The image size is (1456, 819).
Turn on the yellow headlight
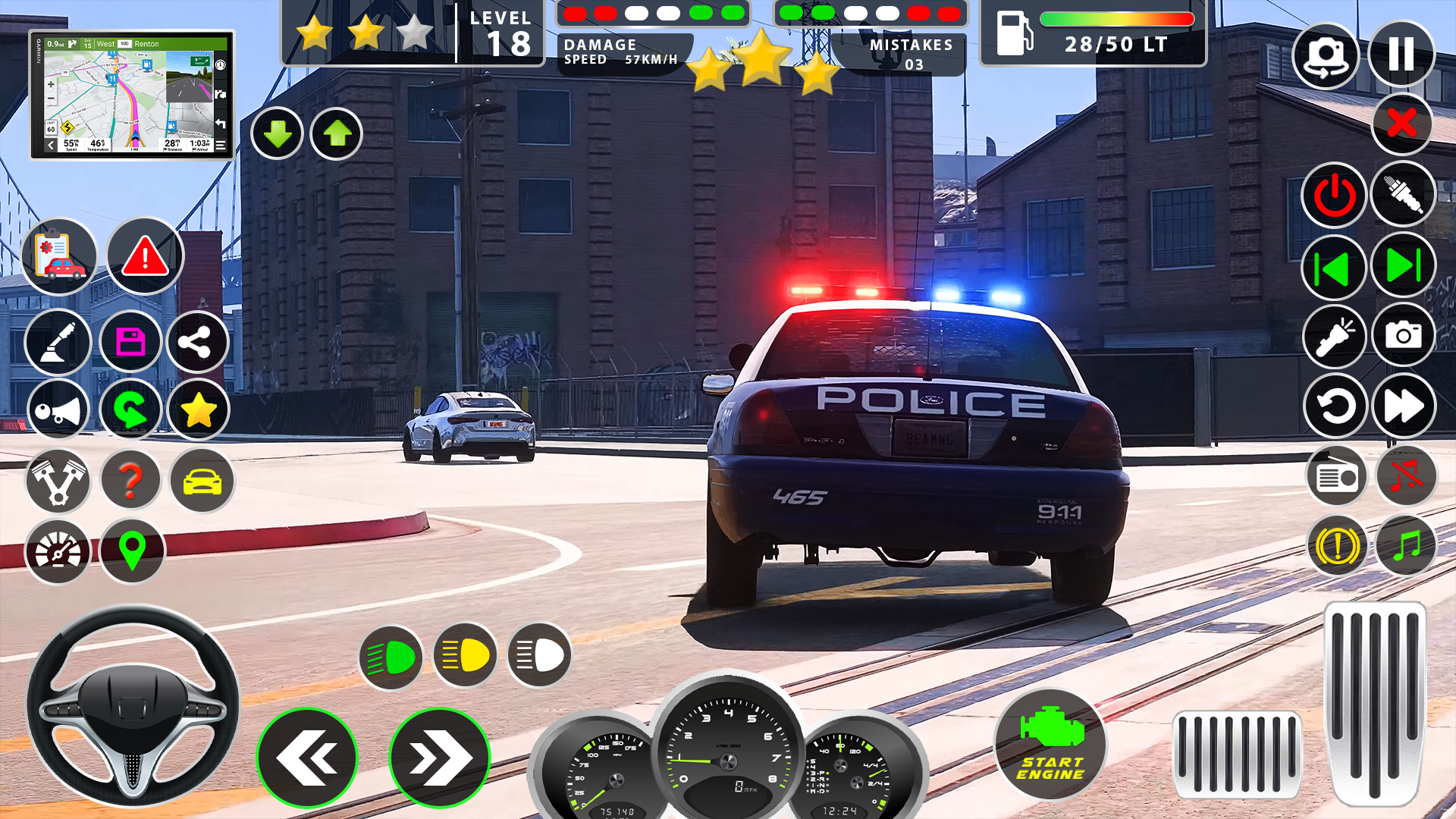tap(465, 655)
